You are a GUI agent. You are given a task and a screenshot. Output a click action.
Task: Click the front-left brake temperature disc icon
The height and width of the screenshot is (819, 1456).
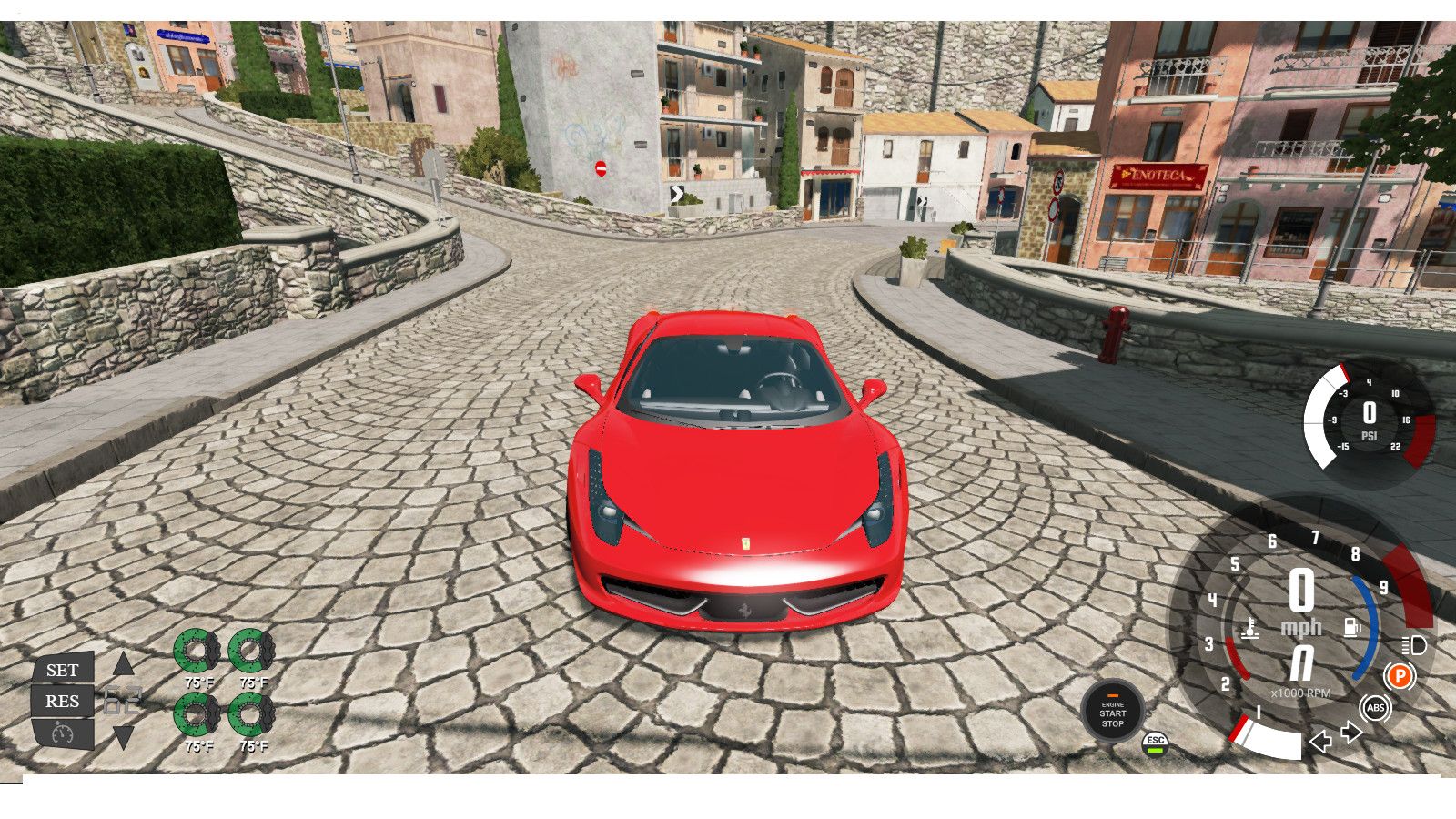(x=197, y=651)
